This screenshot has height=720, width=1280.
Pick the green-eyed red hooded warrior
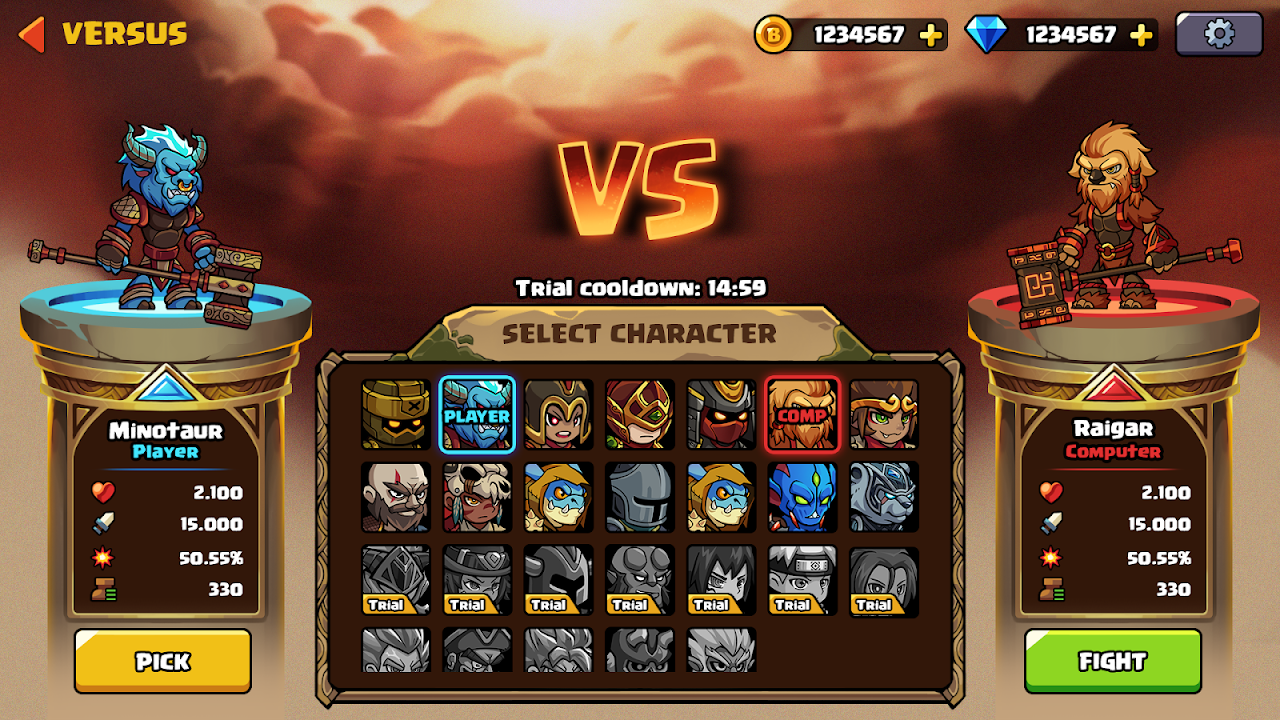640,414
